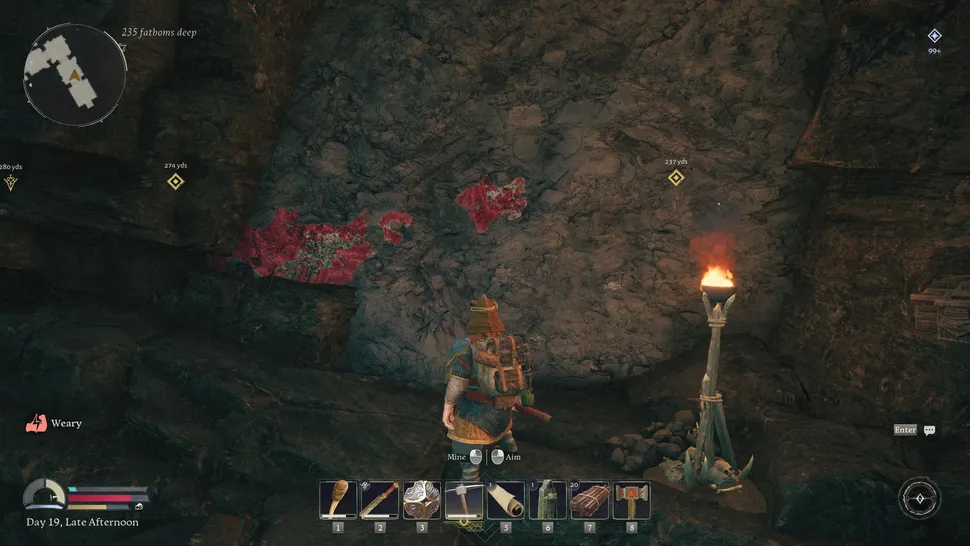Select the pickaxe hotbar slot
970x546 pixels.
point(464,500)
